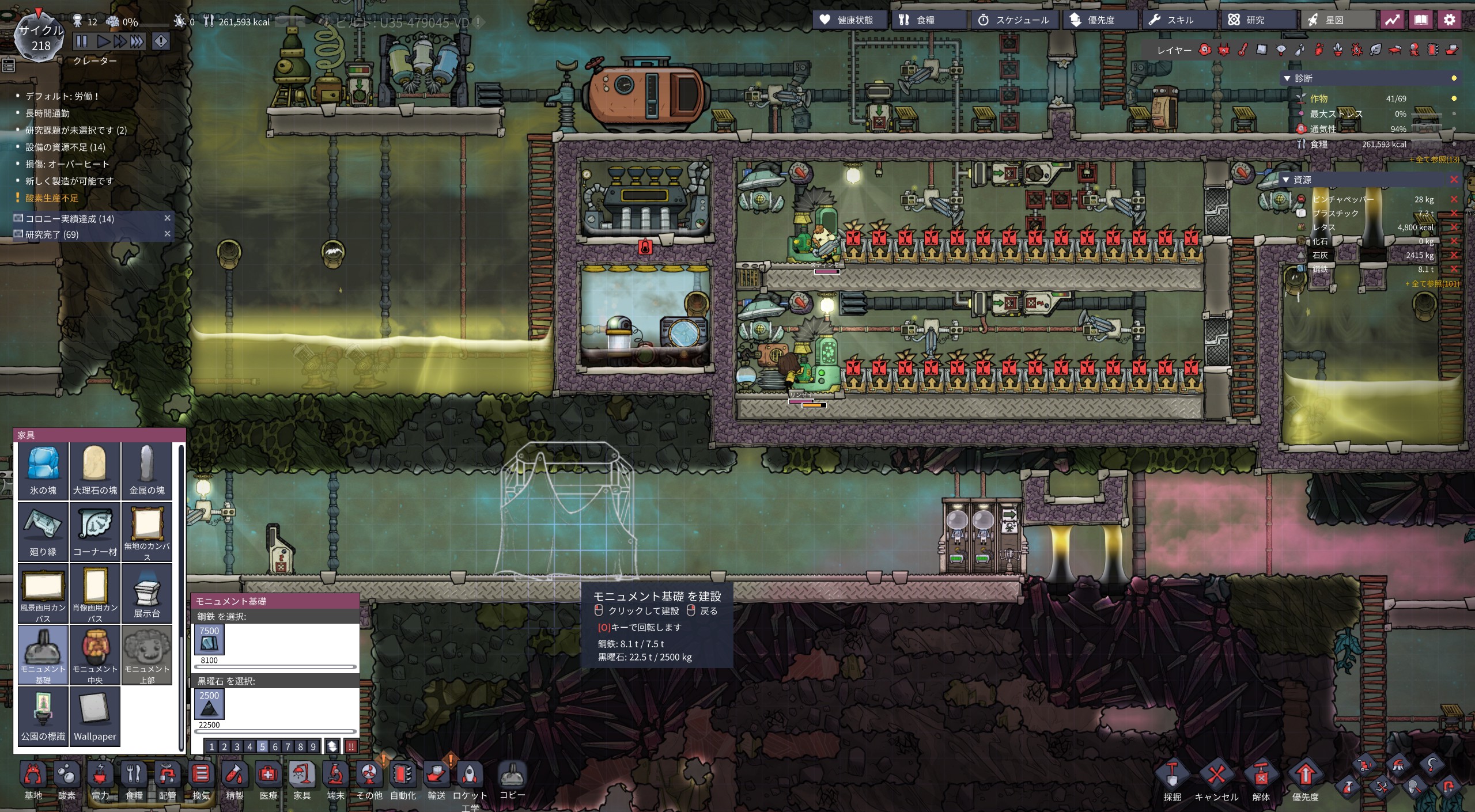Select the 公園の標識 park sign
This screenshot has height=812, width=1475.
point(43,716)
